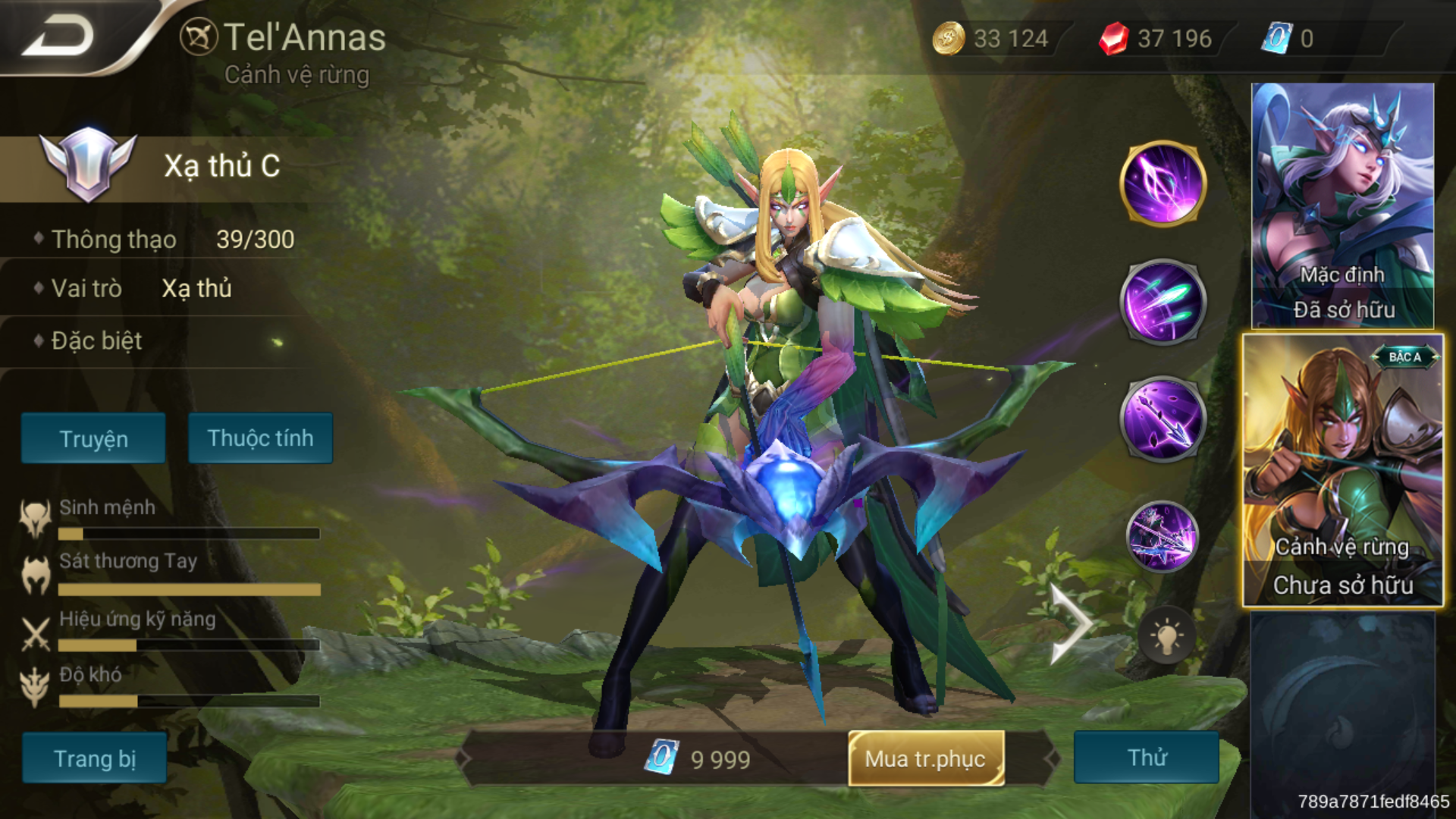The width and height of the screenshot is (1456, 819).
Task: Open the Truyện story page
Action: point(93,438)
